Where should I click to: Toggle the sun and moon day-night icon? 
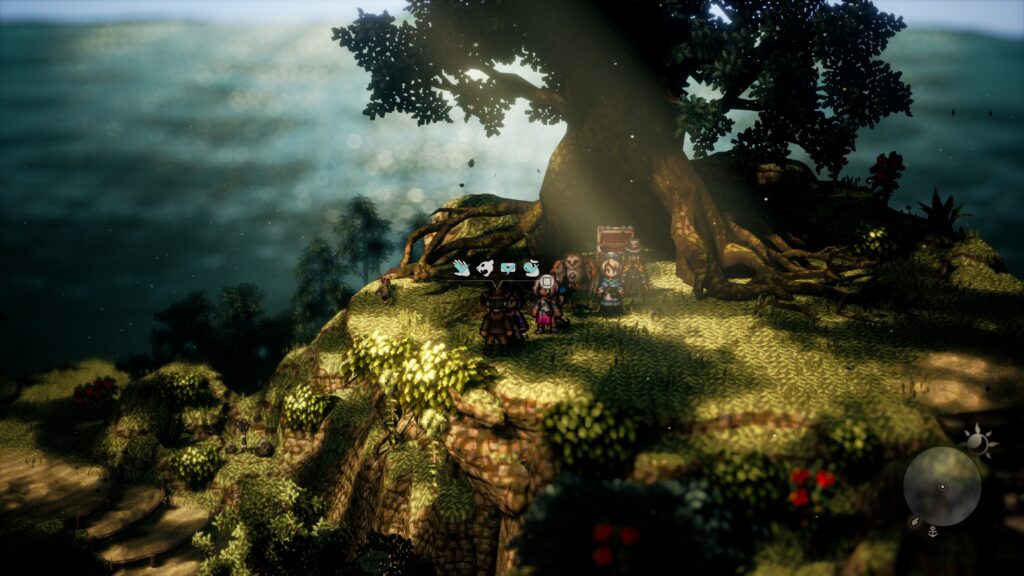click(977, 440)
